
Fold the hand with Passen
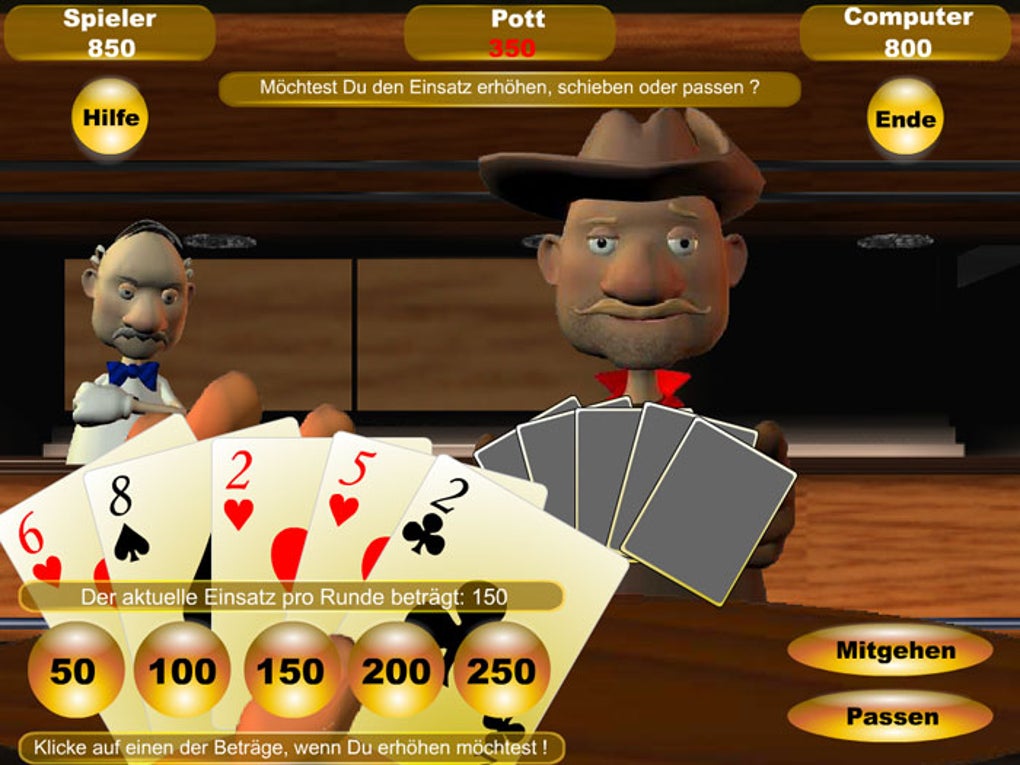[x=892, y=716]
